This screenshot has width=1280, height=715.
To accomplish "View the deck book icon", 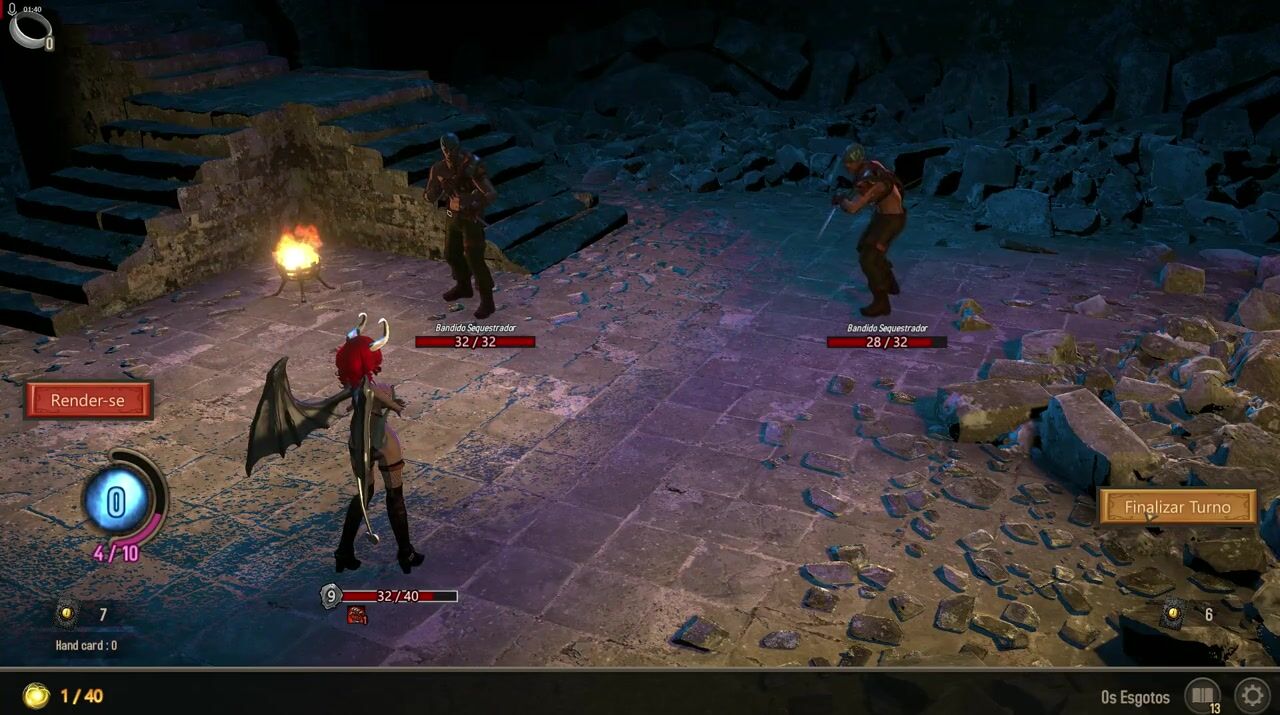I will (1201, 695).
